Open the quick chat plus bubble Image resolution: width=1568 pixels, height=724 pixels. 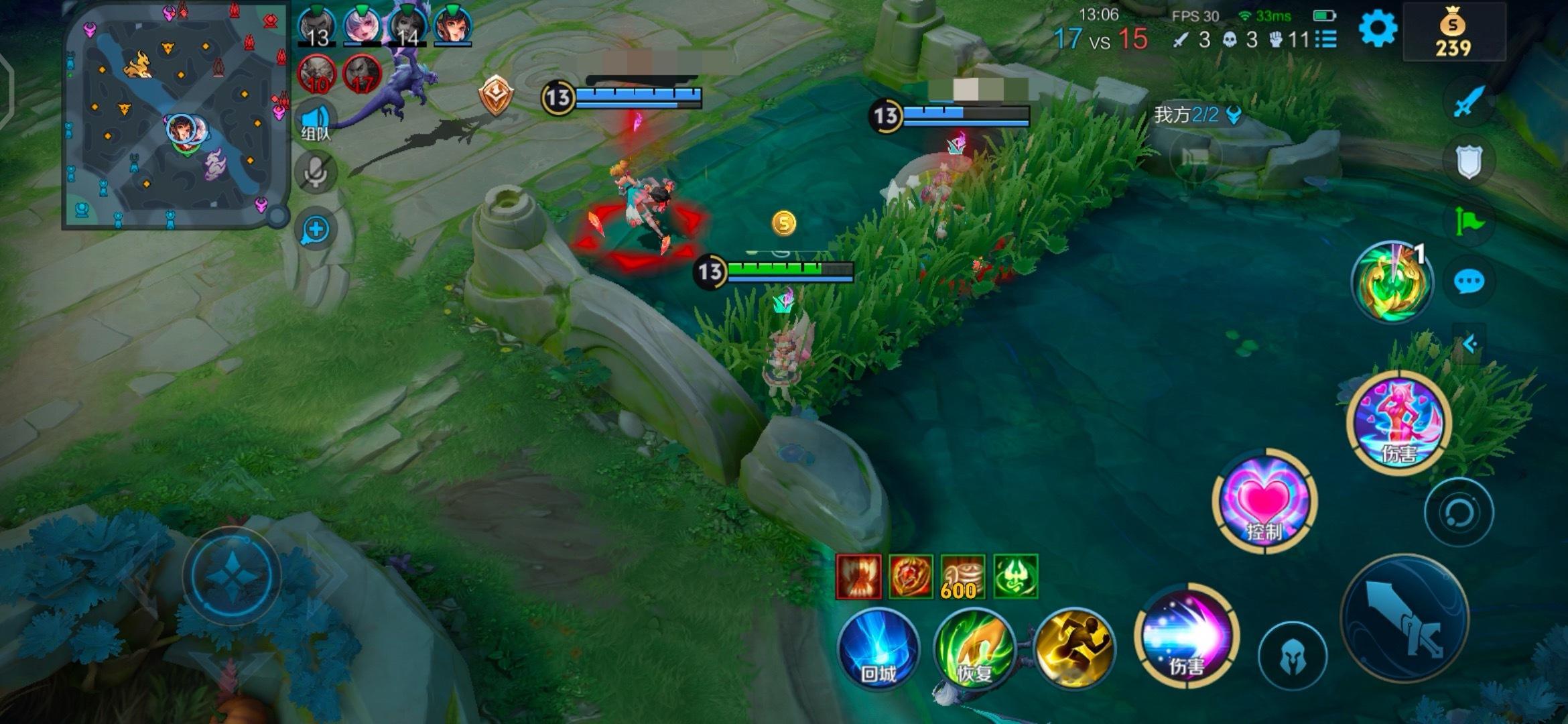pos(315,230)
